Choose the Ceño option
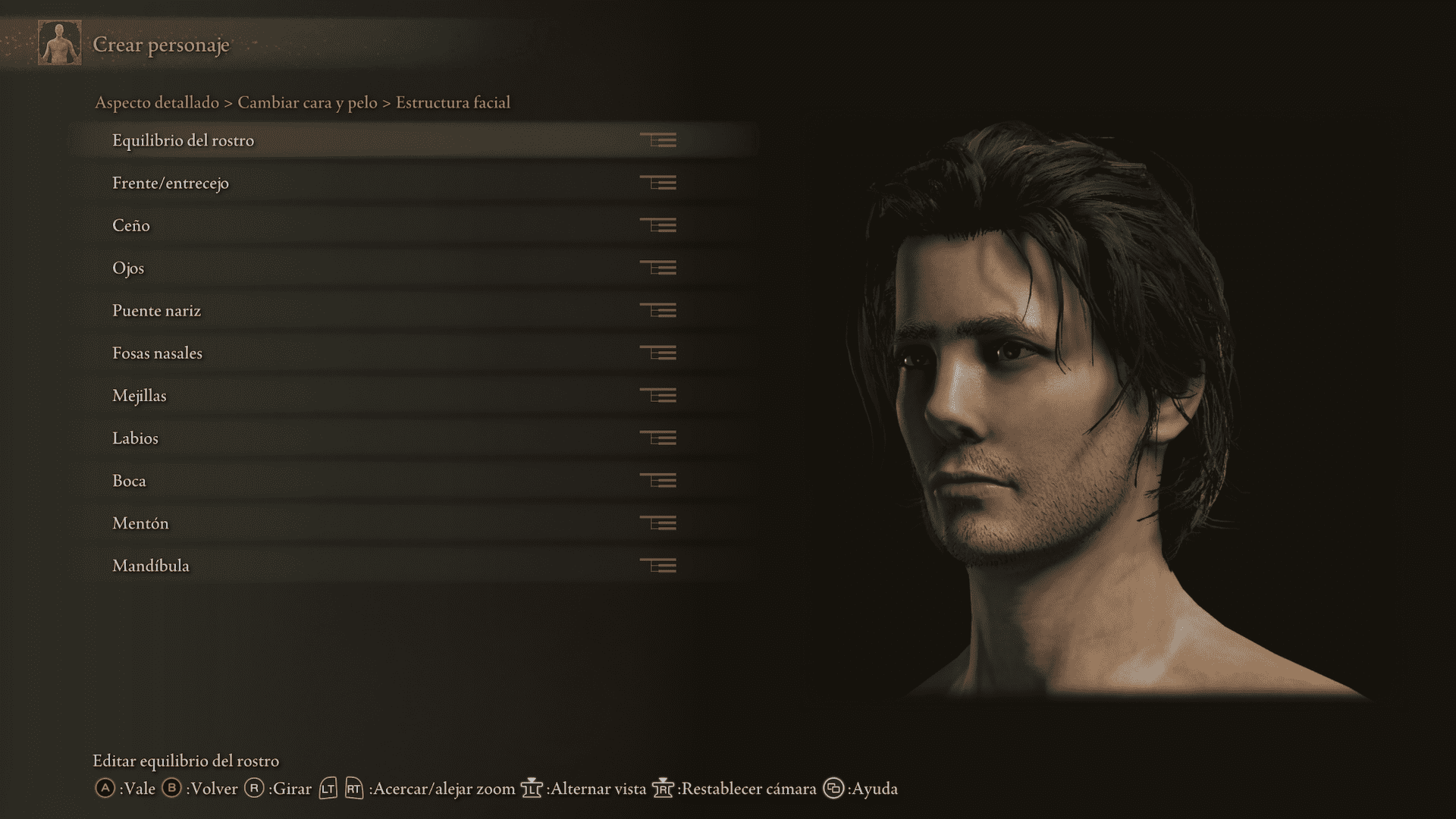This screenshot has height=819, width=1456. [131, 225]
